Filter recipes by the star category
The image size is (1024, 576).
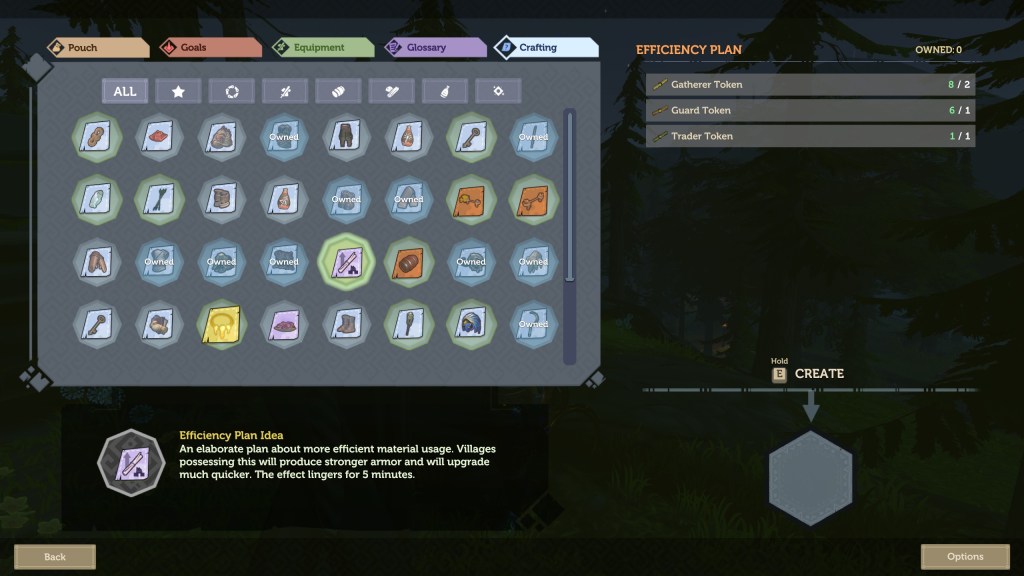point(178,91)
